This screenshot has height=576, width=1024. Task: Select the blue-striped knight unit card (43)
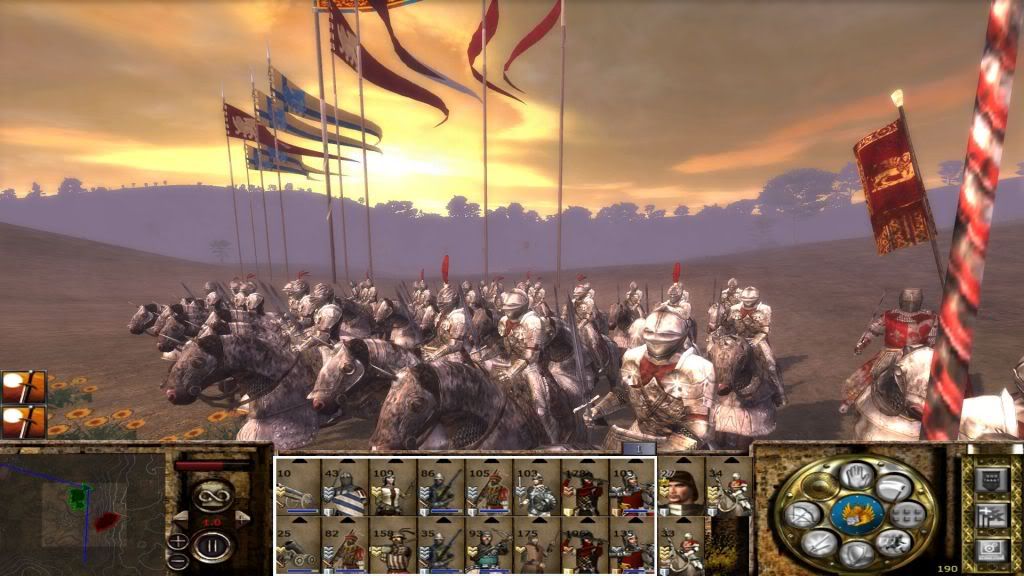tap(345, 487)
